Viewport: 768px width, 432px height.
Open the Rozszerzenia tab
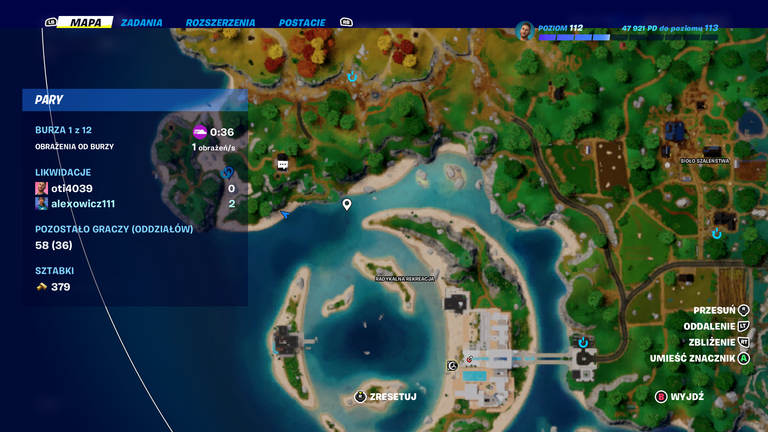220,22
